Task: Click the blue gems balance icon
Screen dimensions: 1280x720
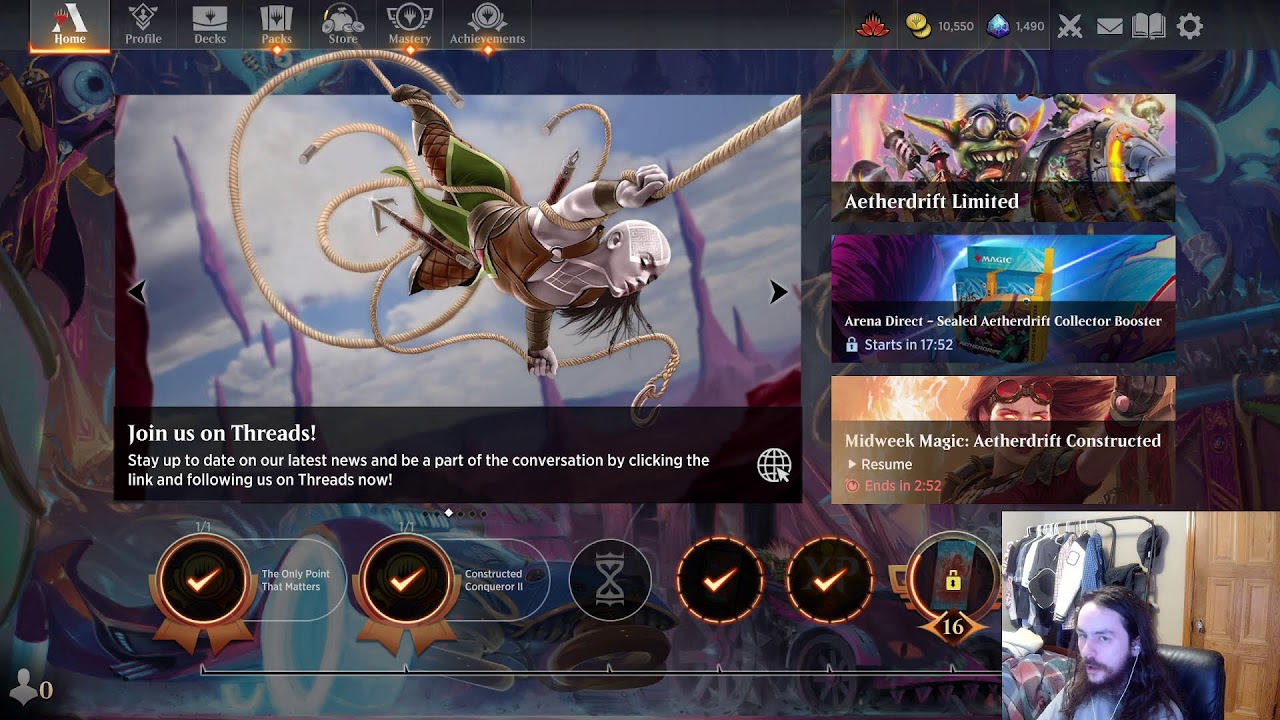Action: (x=998, y=26)
